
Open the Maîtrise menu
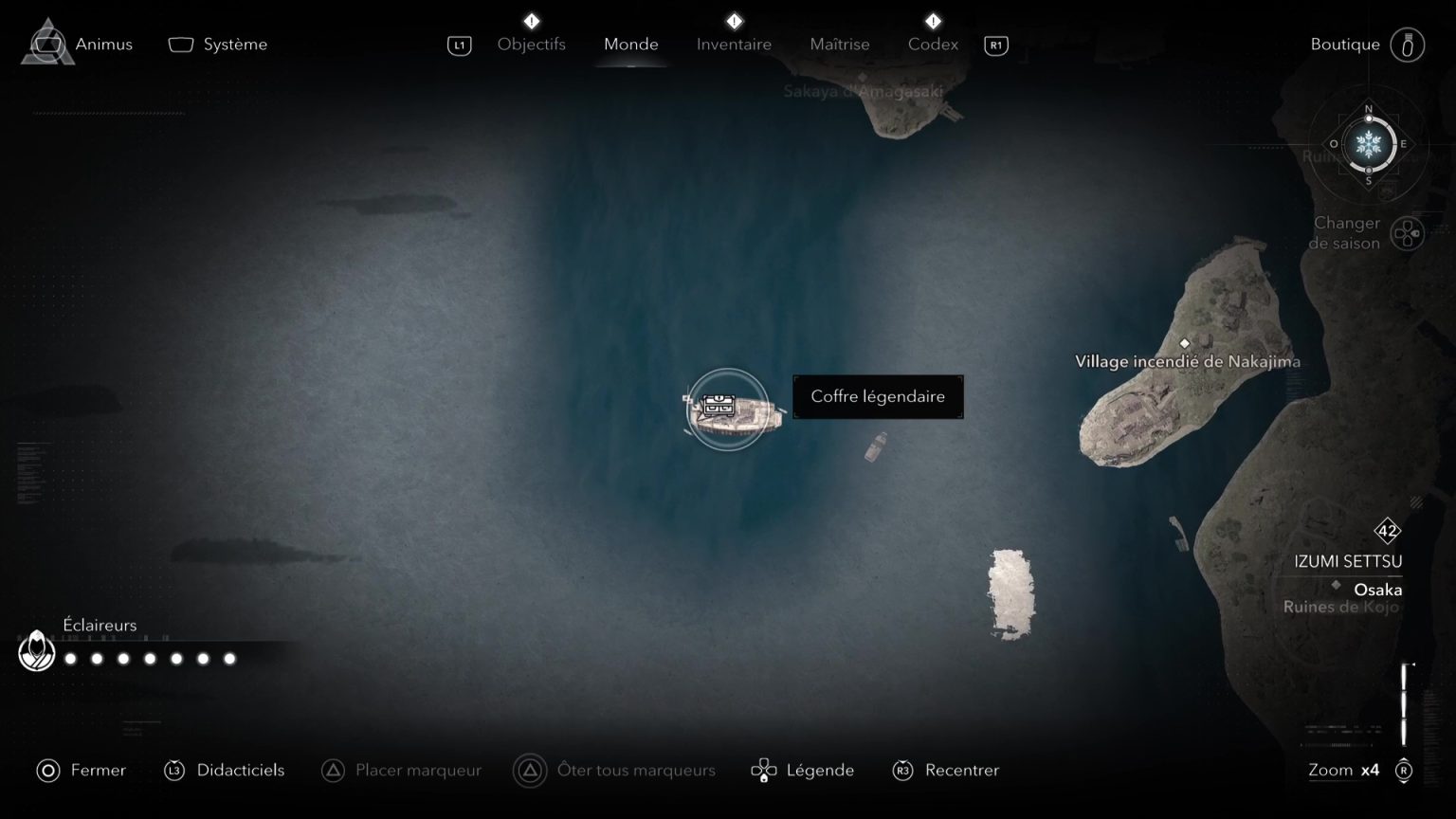[x=839, y=44]
